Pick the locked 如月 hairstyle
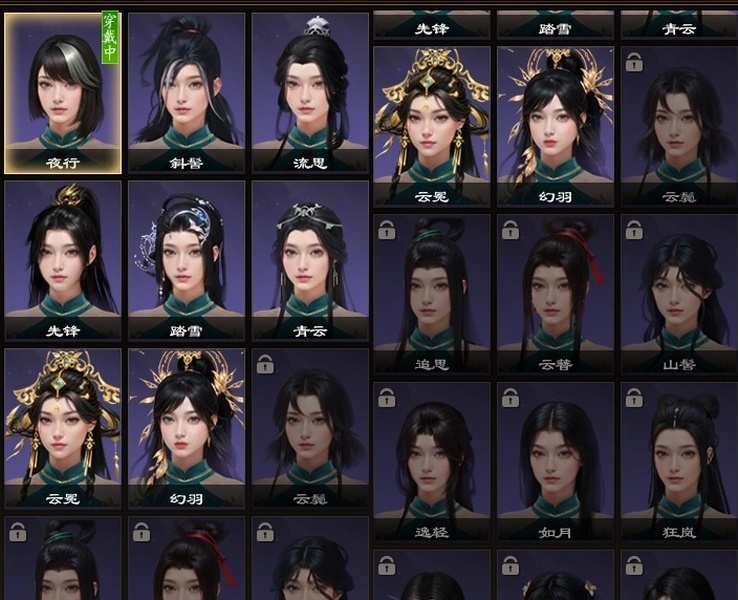738x600 pixels. (x=556, y=460)
